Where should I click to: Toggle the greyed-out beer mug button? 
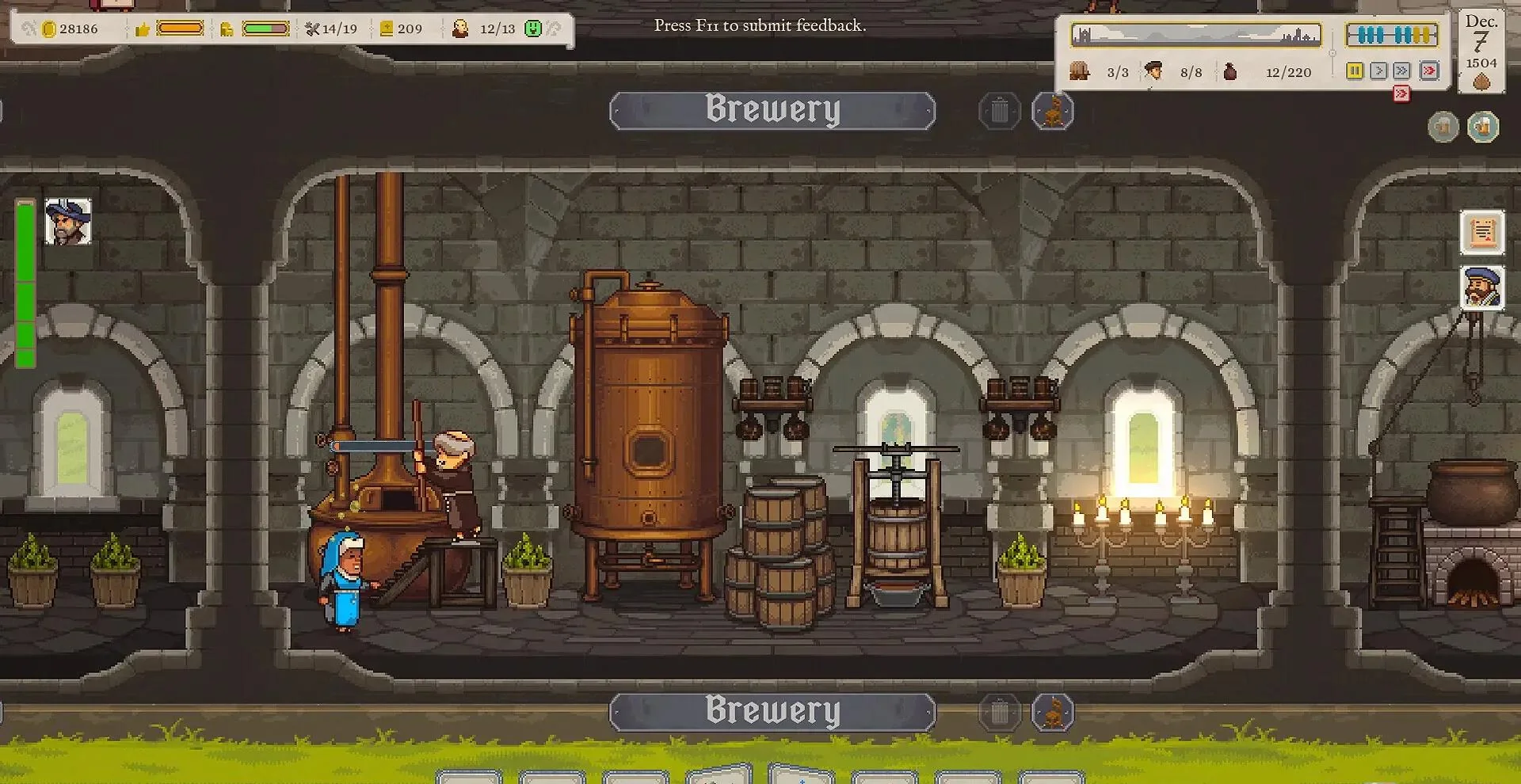coord(1443,127)
